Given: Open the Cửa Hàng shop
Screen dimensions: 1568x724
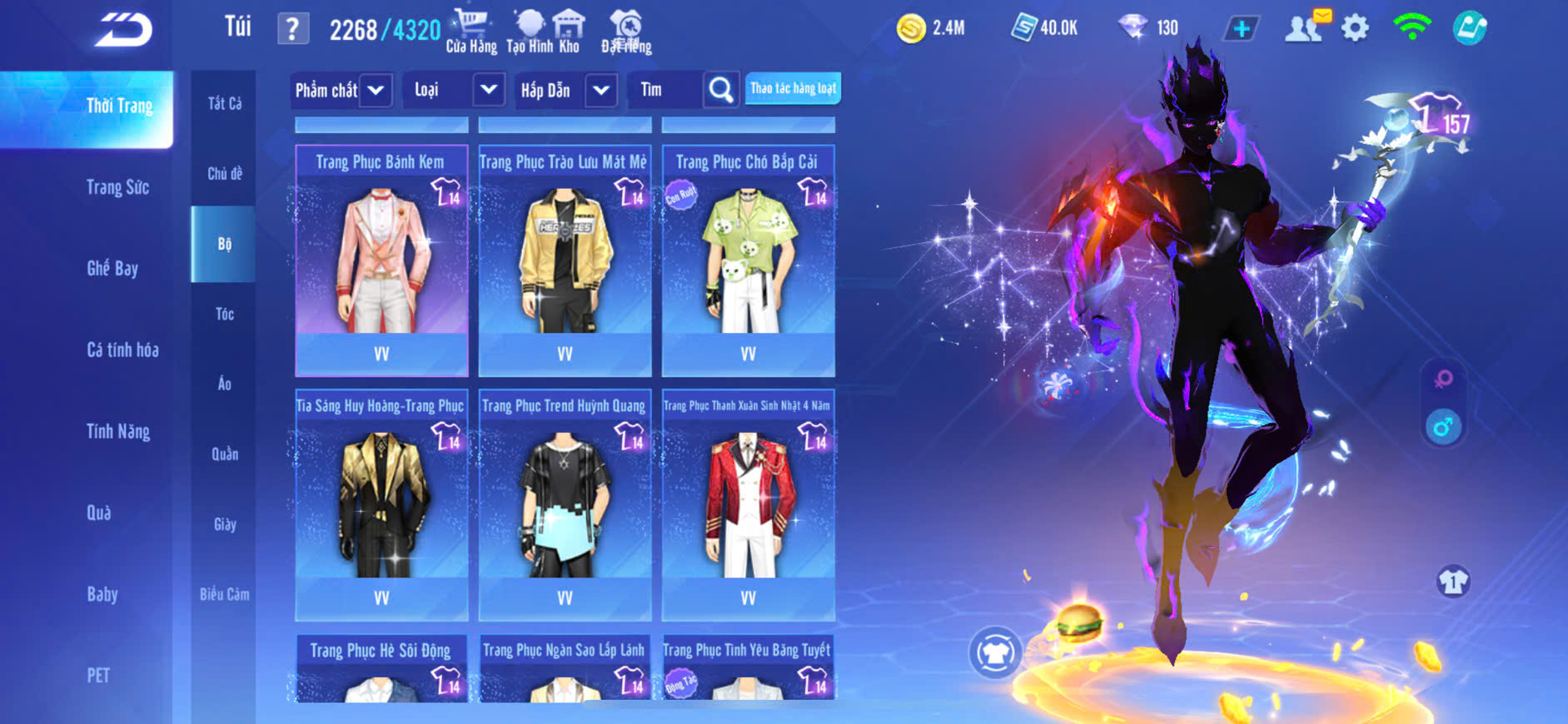Looking at the screenshot, I should point(470,32).
